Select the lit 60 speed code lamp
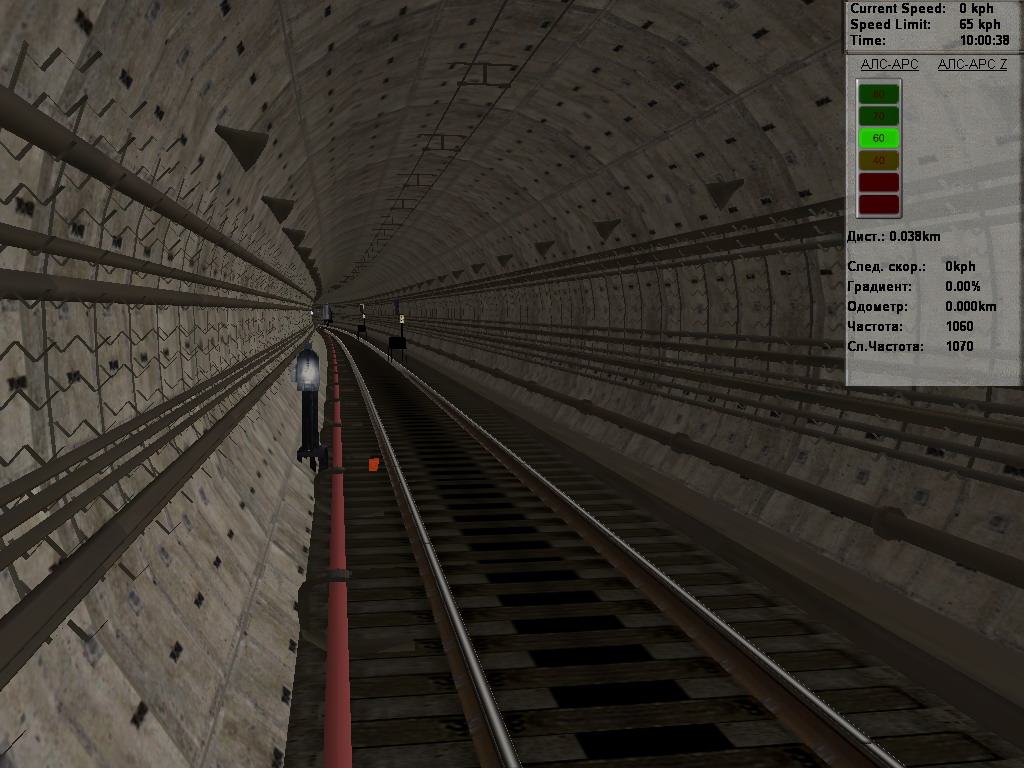 pos(879,138)
